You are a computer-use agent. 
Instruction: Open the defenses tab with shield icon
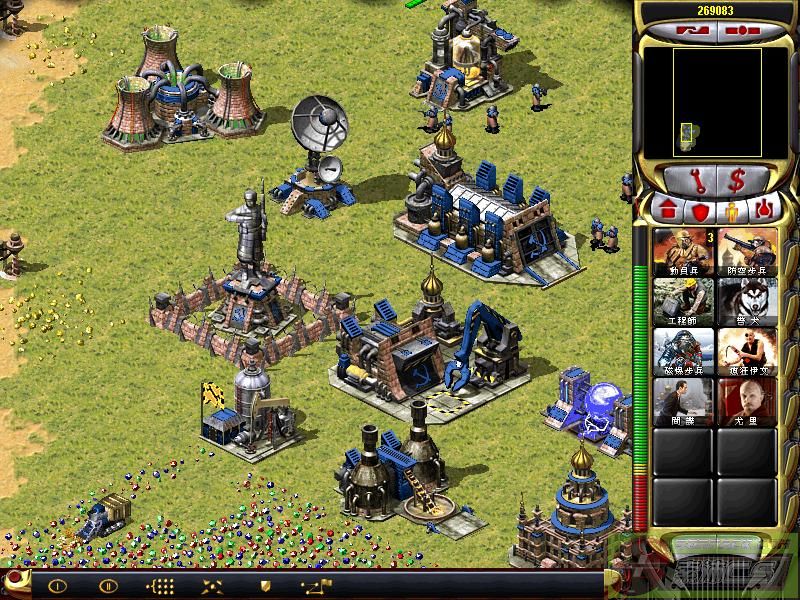point(702,212)
